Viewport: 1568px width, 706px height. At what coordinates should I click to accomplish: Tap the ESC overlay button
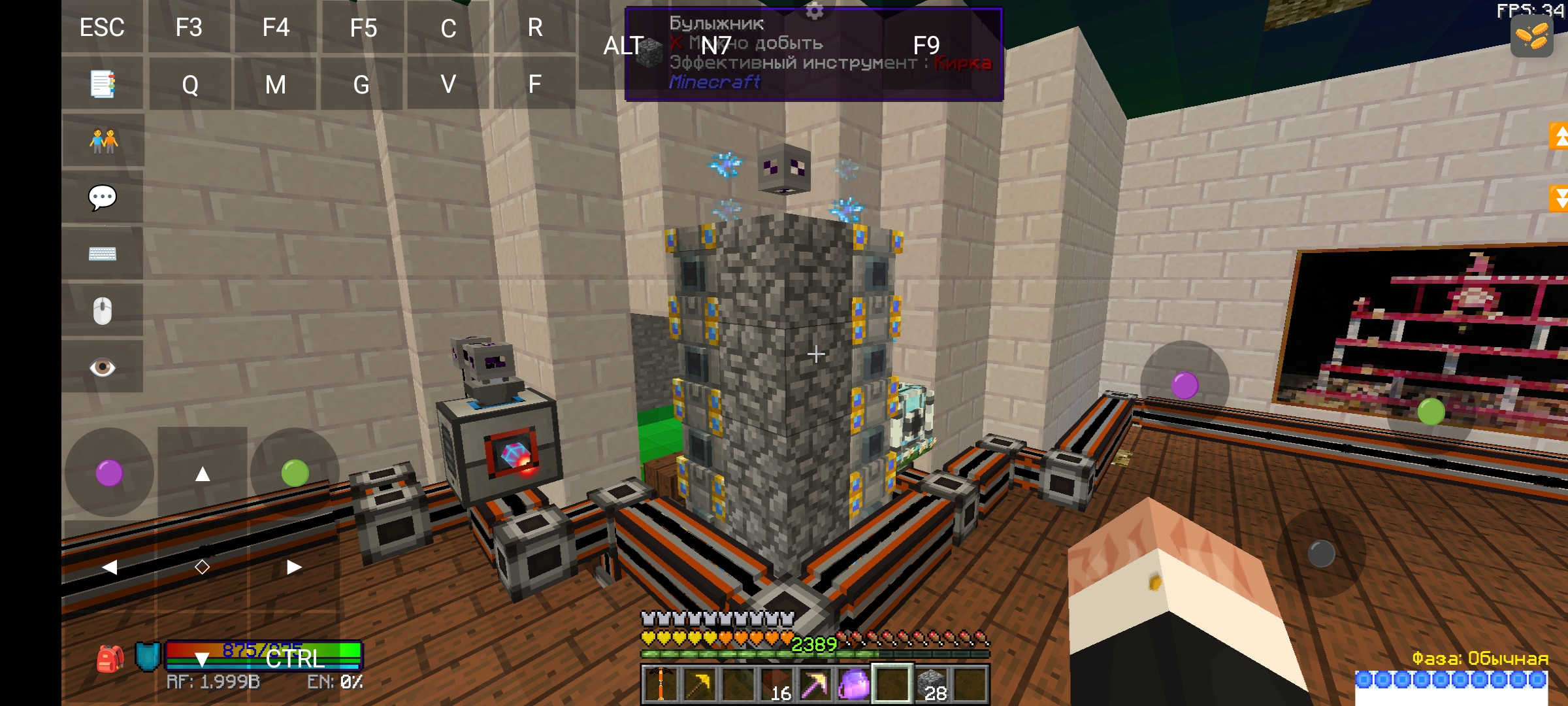pos(102,27)
